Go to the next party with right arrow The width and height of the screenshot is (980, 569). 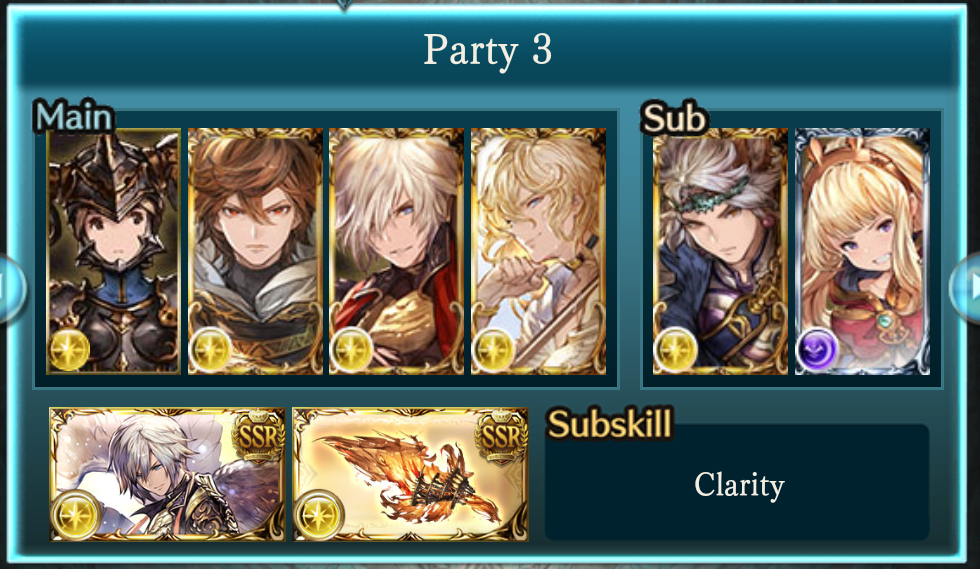(x=968, y=288)
